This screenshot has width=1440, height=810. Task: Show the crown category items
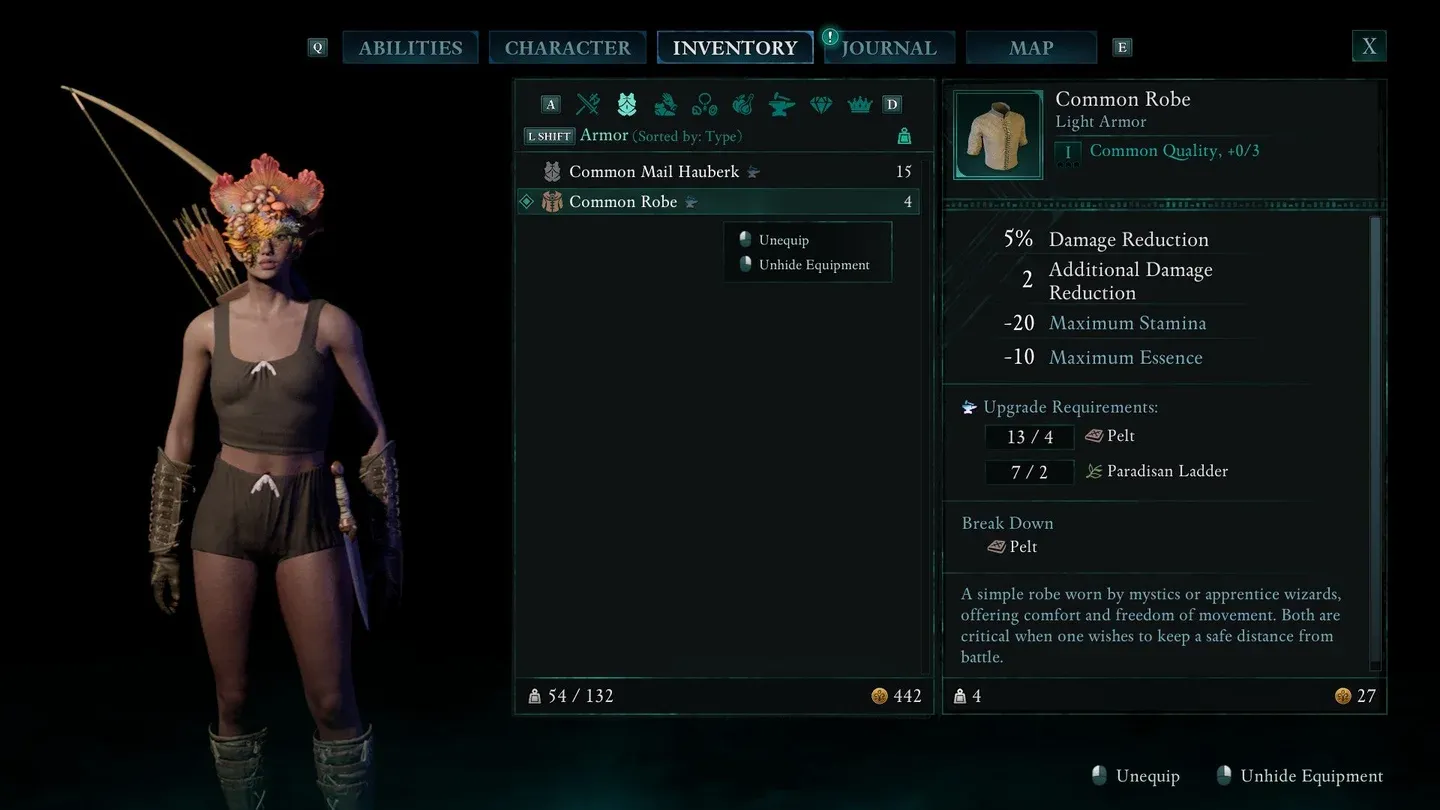point(859,104)
